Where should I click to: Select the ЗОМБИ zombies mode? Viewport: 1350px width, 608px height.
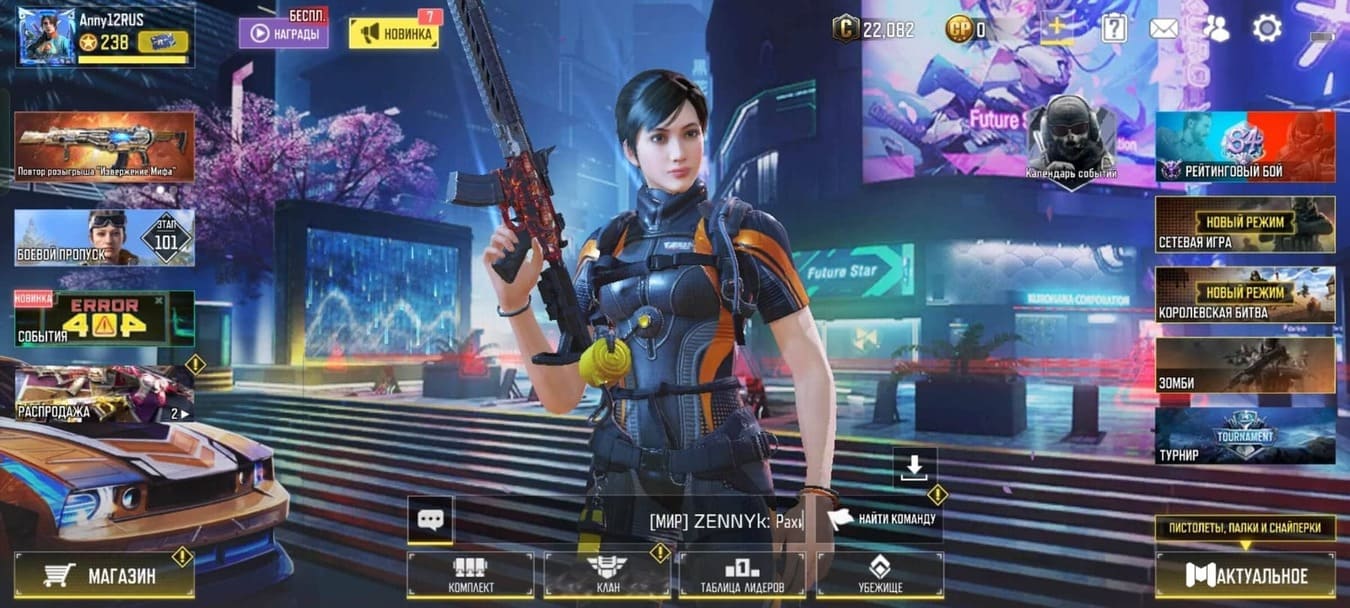pyautogui.click(x=1245, y=365)
